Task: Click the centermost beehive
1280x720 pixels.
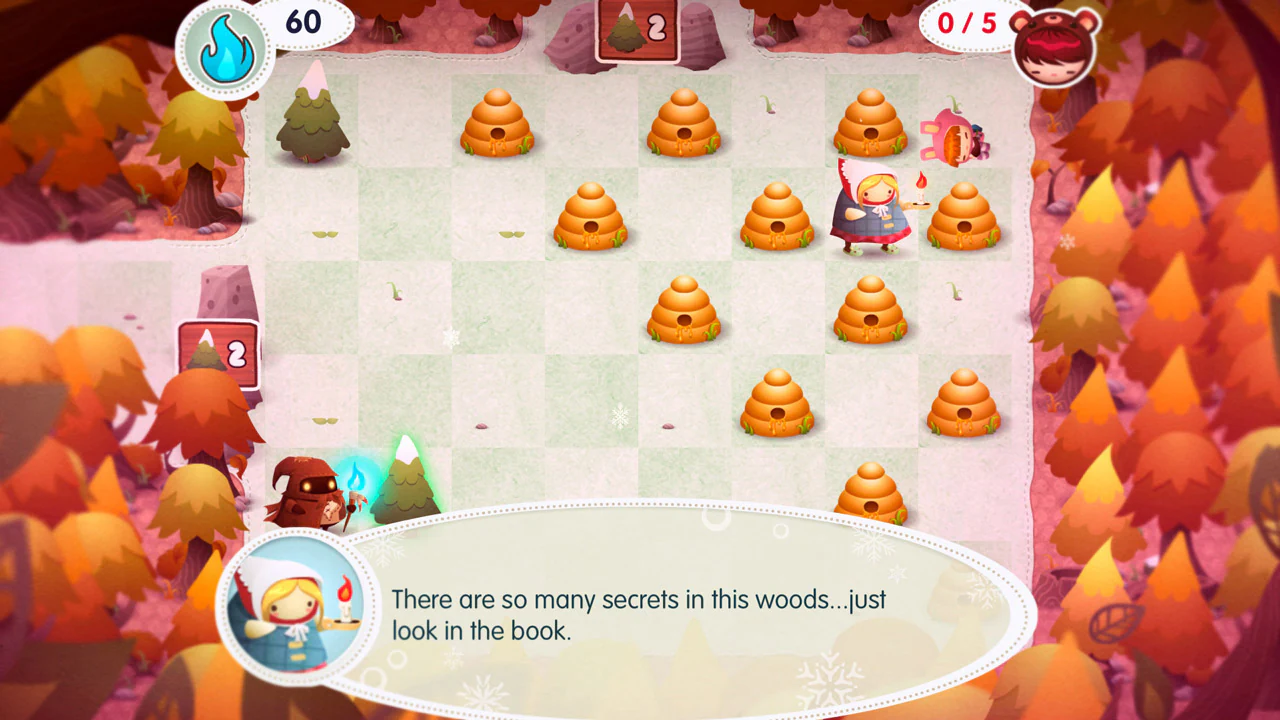Action: click(685, 310)
